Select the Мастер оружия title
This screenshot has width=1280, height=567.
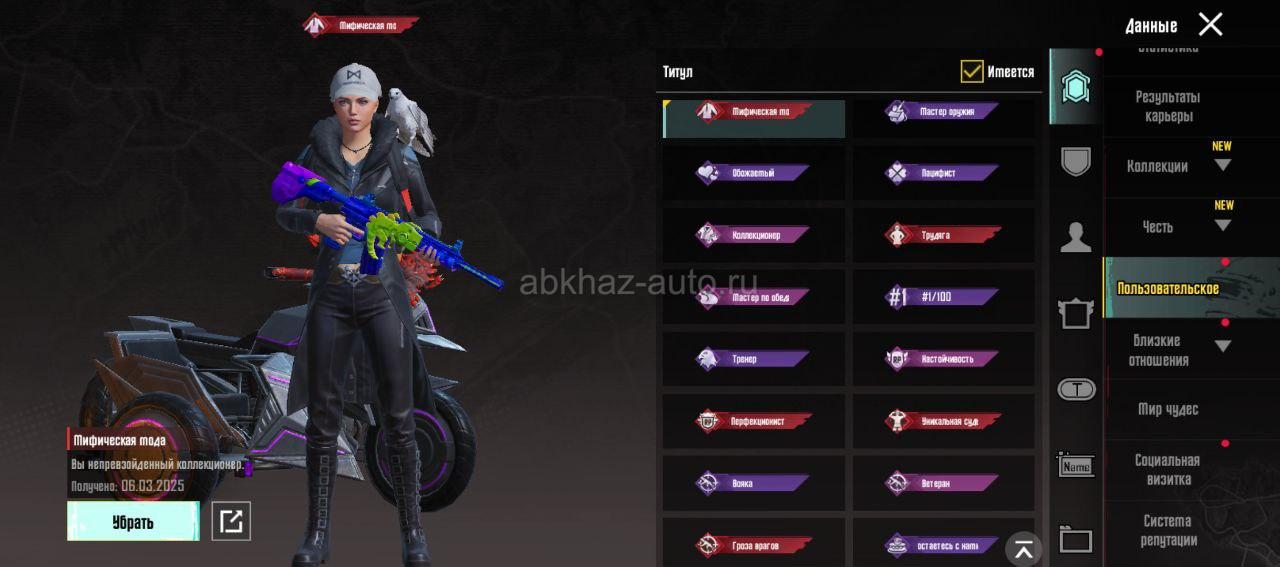point(943,112)
